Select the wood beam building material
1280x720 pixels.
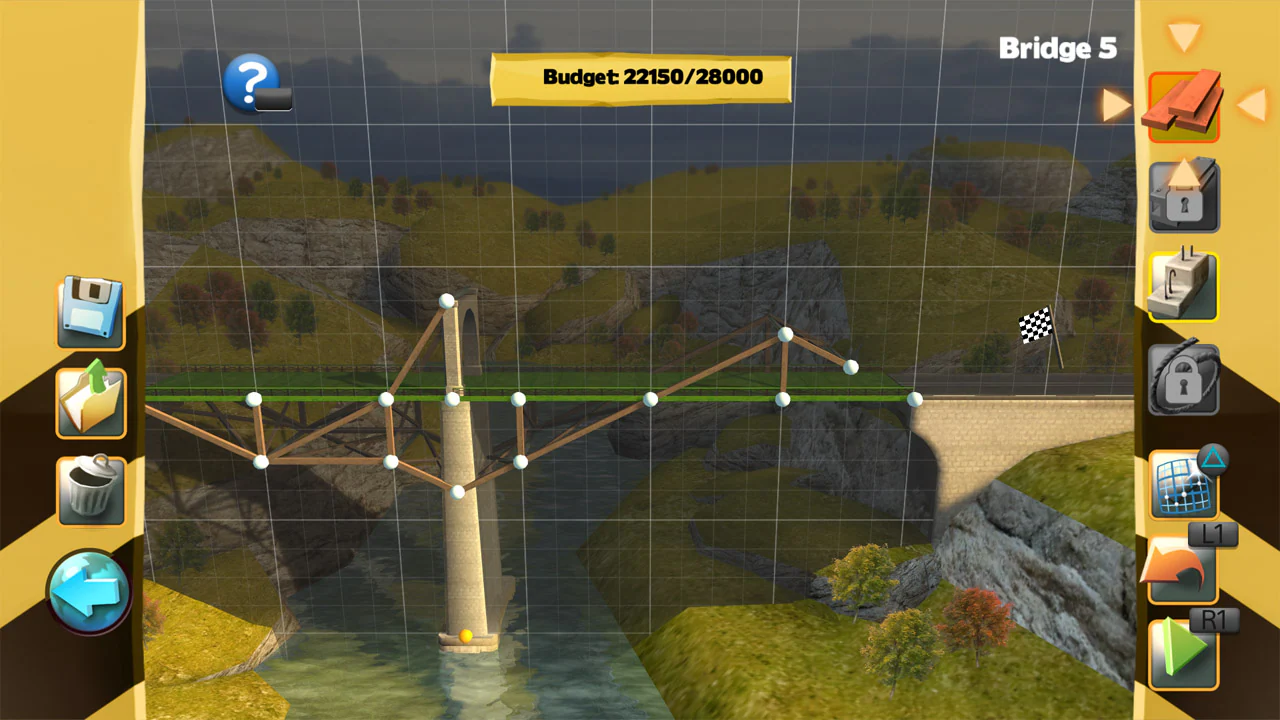tap(1183, 103)
